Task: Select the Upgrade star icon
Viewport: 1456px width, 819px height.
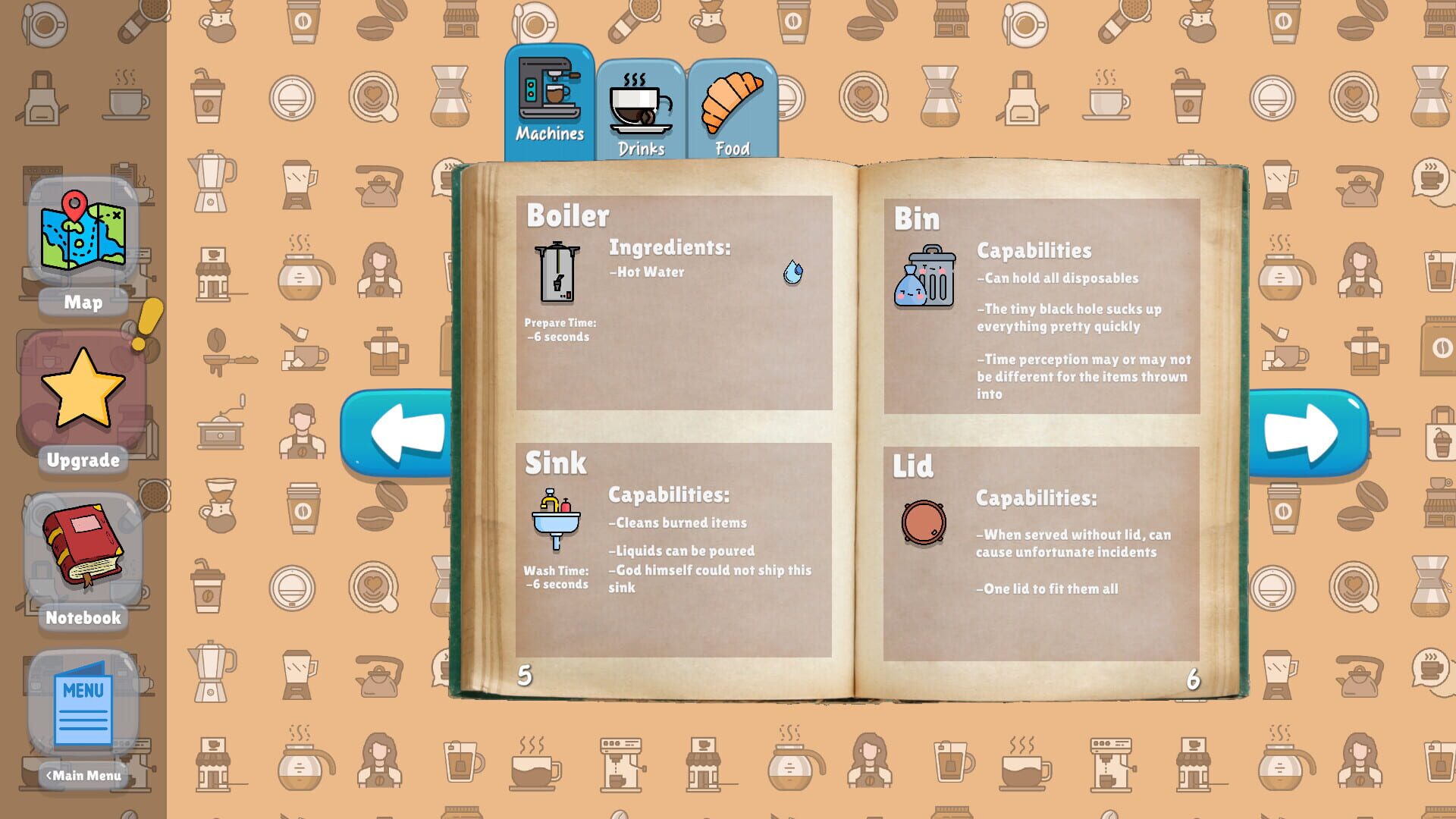Action: (83, 391)
